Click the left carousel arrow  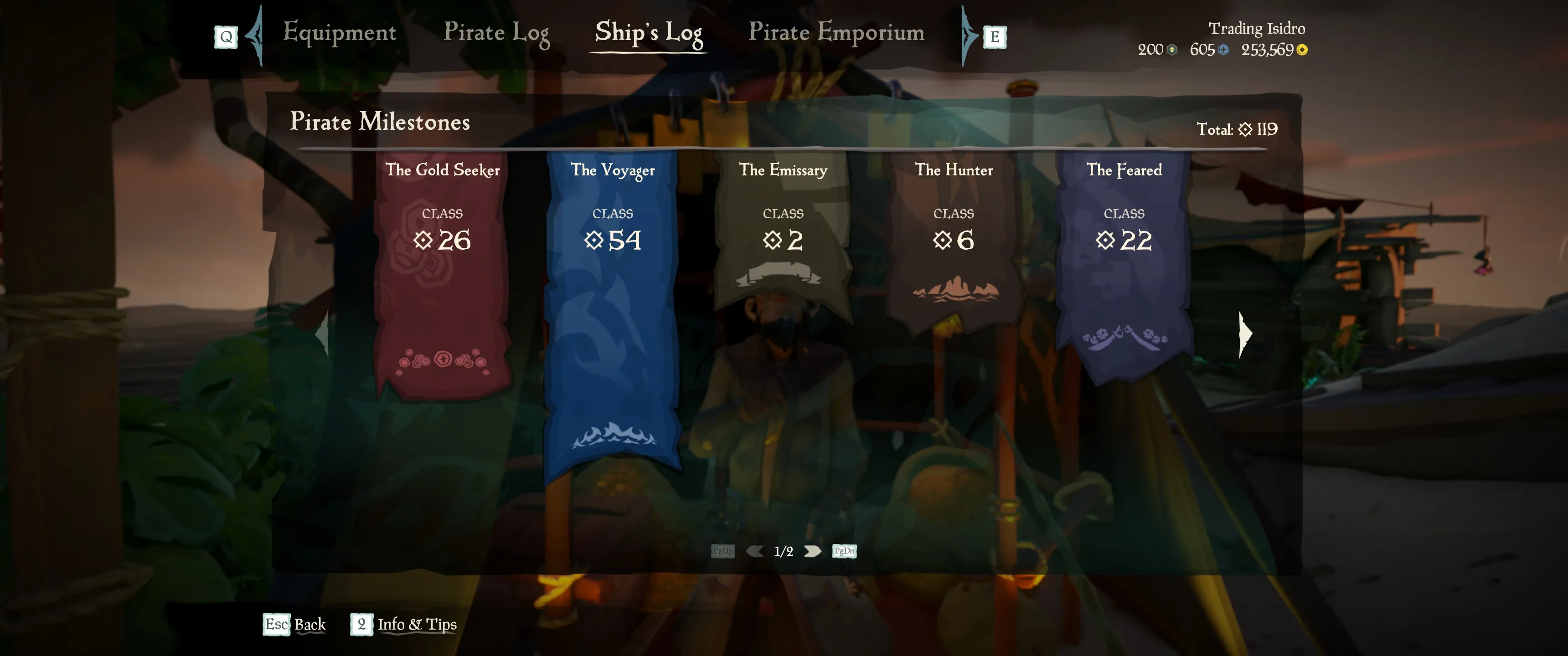point(323,333)
